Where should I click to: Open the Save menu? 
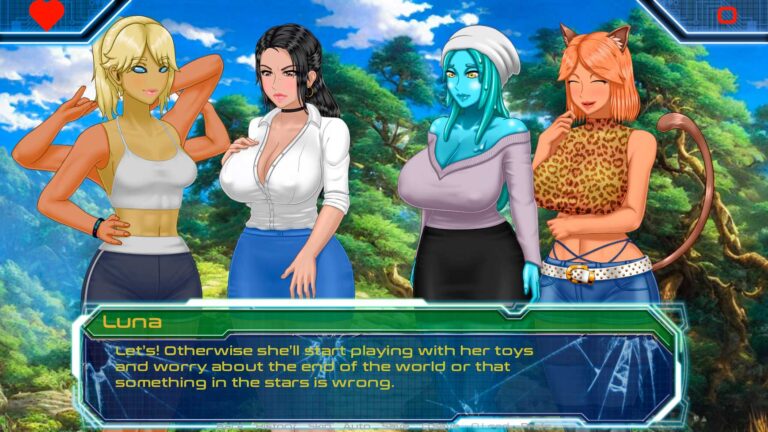coord(395,425)
